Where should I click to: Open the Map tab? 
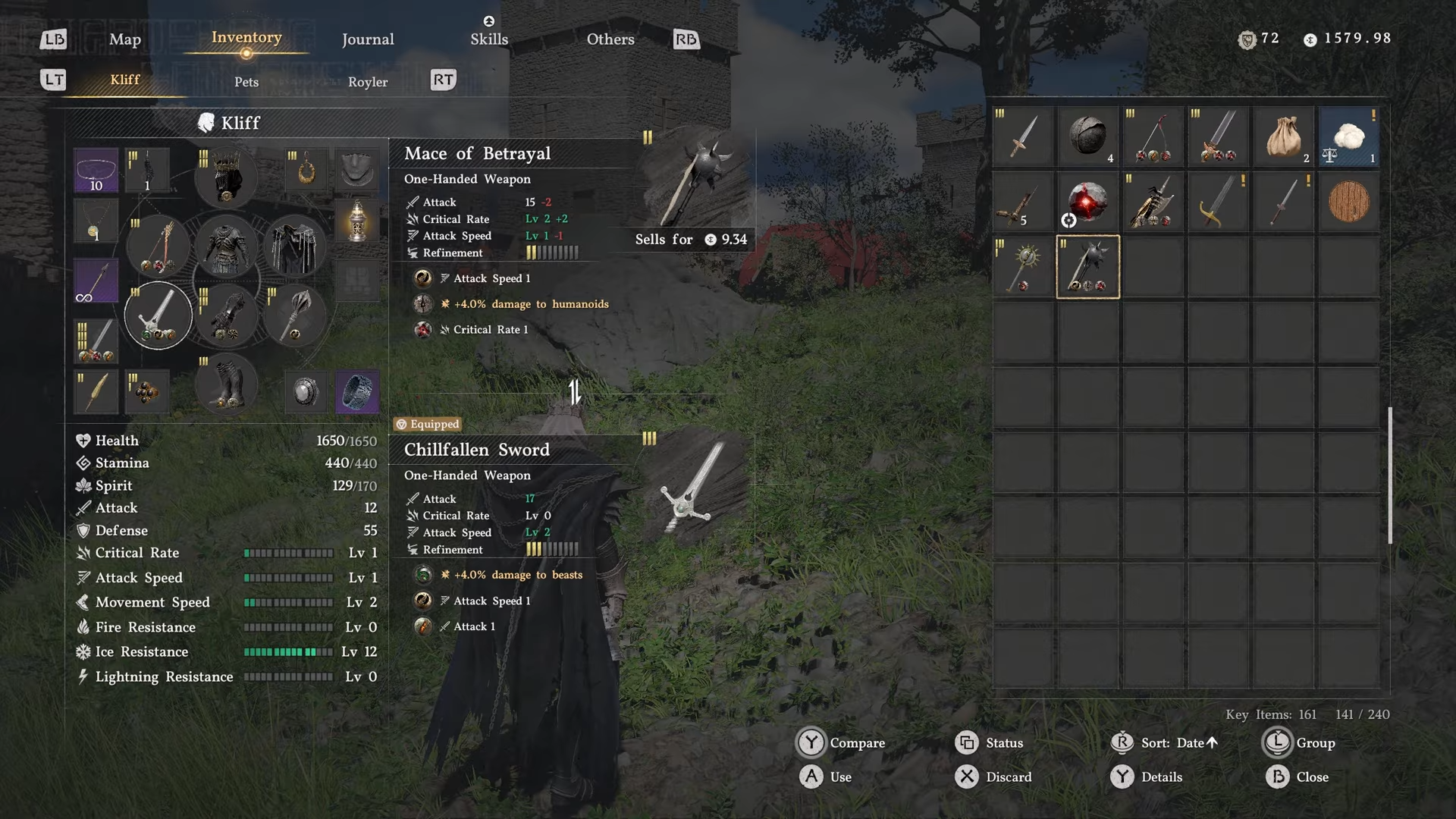click(125, 39)
